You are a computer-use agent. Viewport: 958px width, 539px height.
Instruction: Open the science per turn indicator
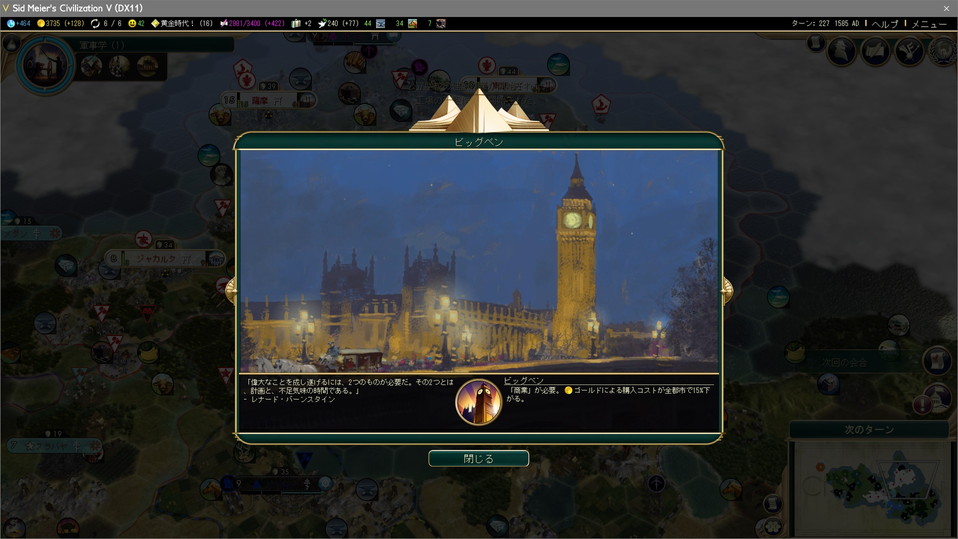[x=18, y=23]
